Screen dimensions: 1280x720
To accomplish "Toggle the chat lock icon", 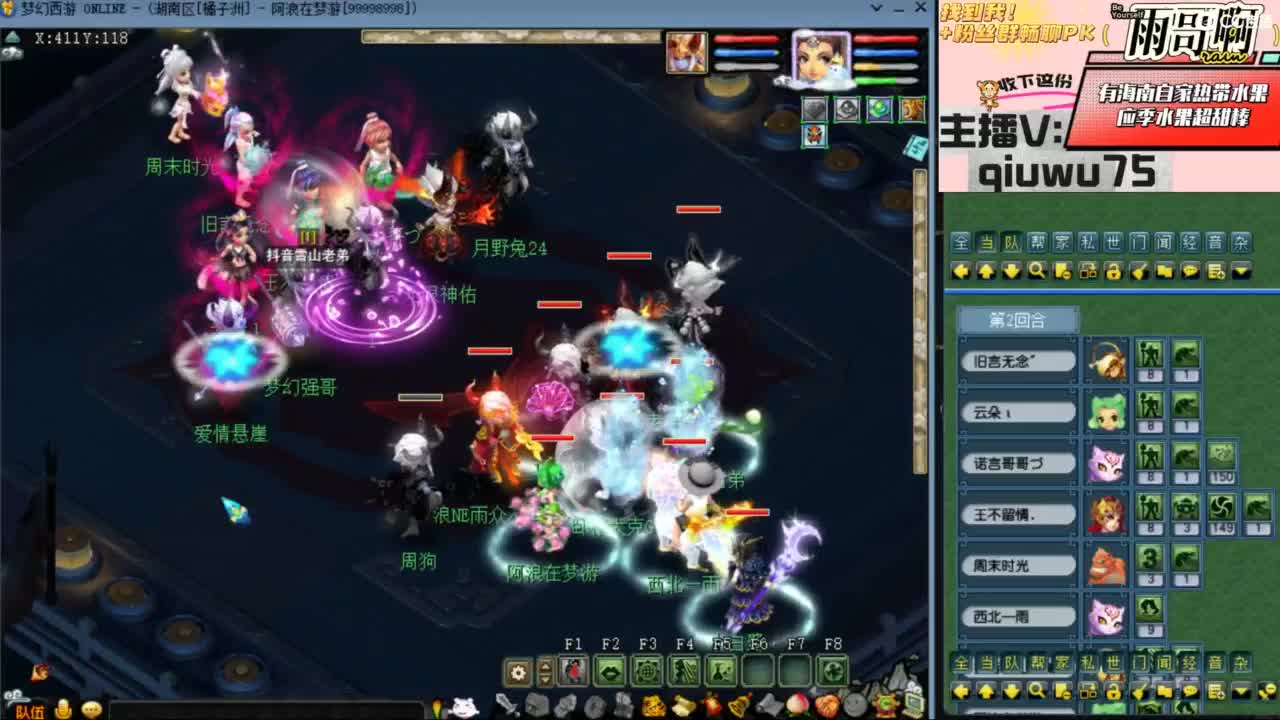I will point(1113,270).
